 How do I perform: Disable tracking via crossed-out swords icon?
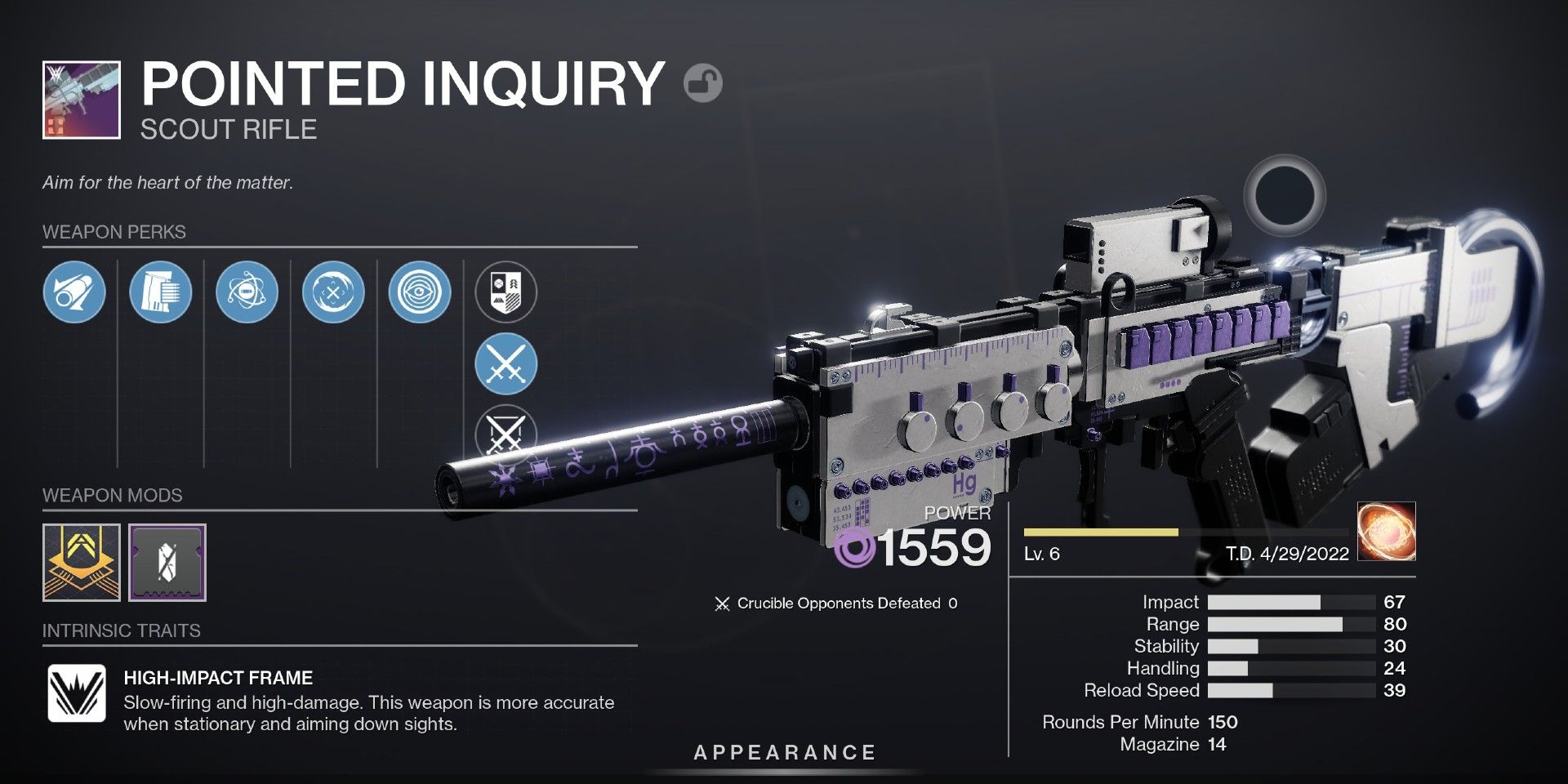pyautogui.click(x=505, y=434)
